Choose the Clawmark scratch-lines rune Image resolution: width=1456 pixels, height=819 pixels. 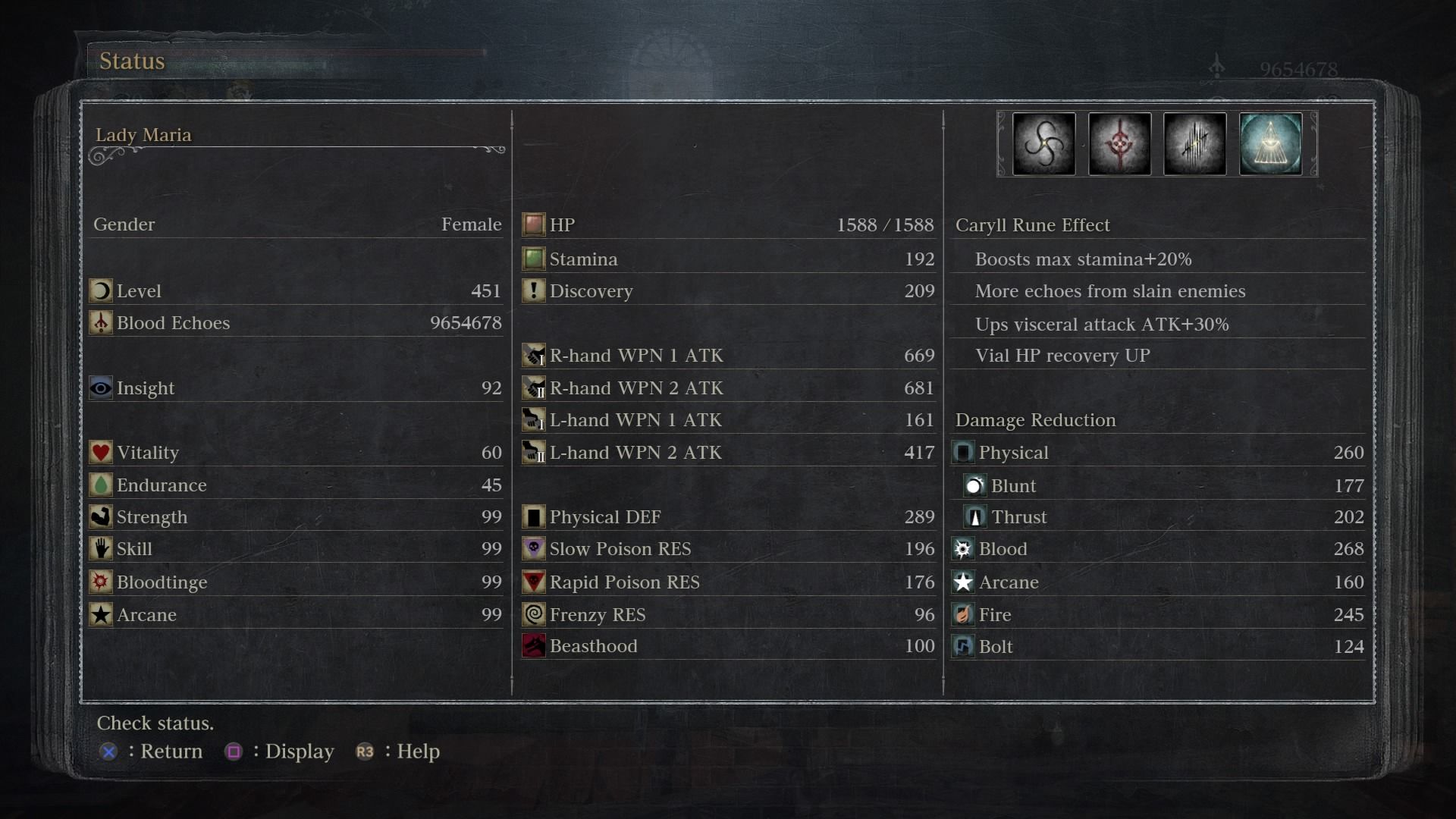[1194, 144]
